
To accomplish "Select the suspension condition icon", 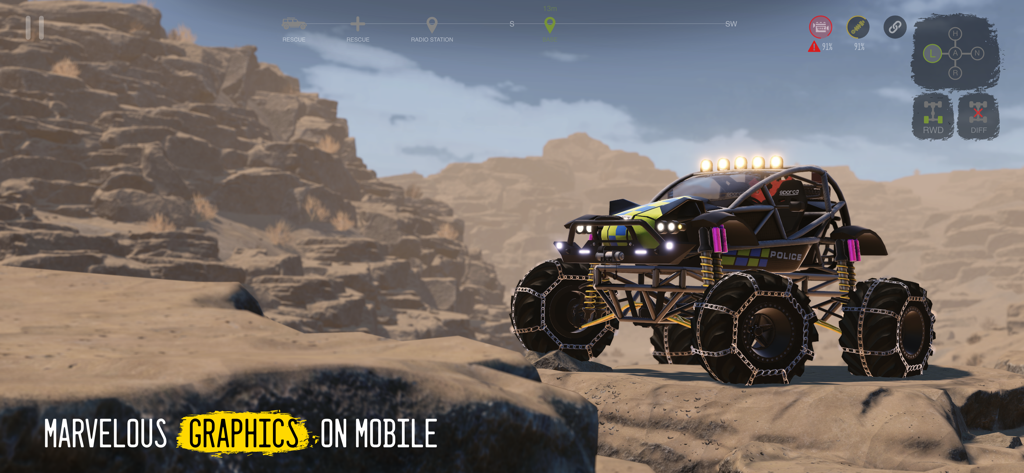I will (858, 27).
